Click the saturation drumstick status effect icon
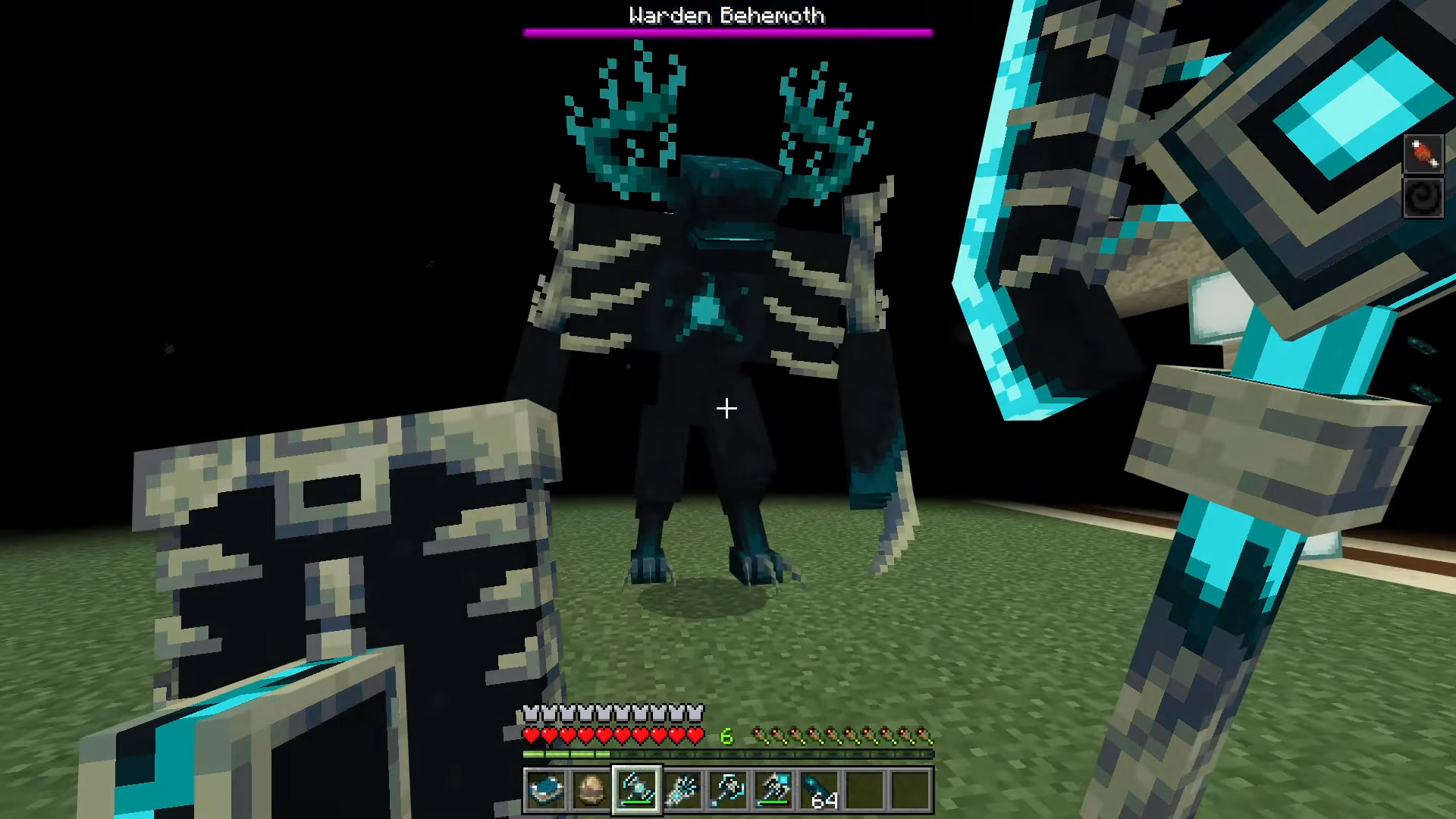 click(x=1423, y=155)
